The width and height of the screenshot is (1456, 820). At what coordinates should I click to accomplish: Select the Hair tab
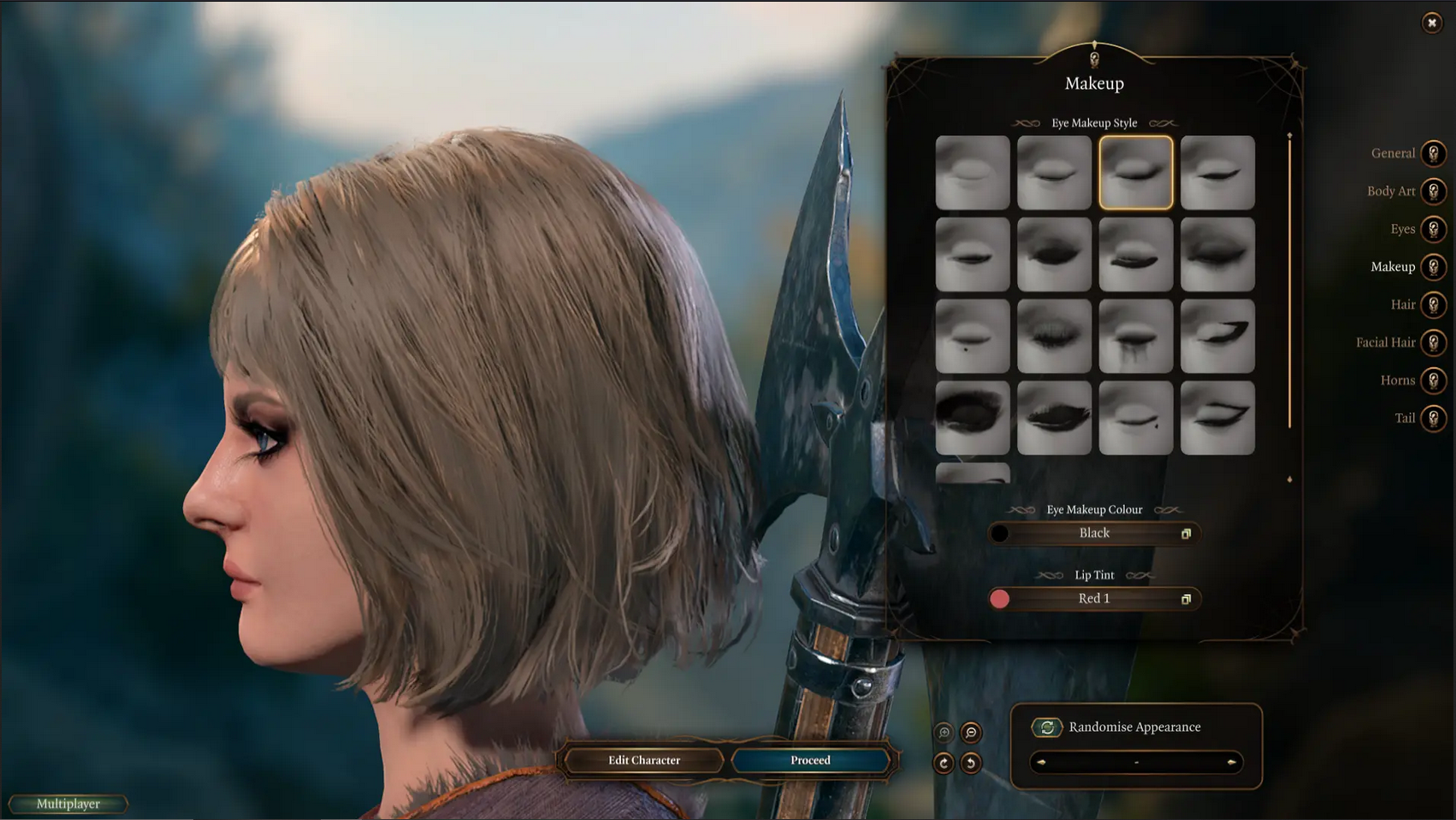(1433, 305)
